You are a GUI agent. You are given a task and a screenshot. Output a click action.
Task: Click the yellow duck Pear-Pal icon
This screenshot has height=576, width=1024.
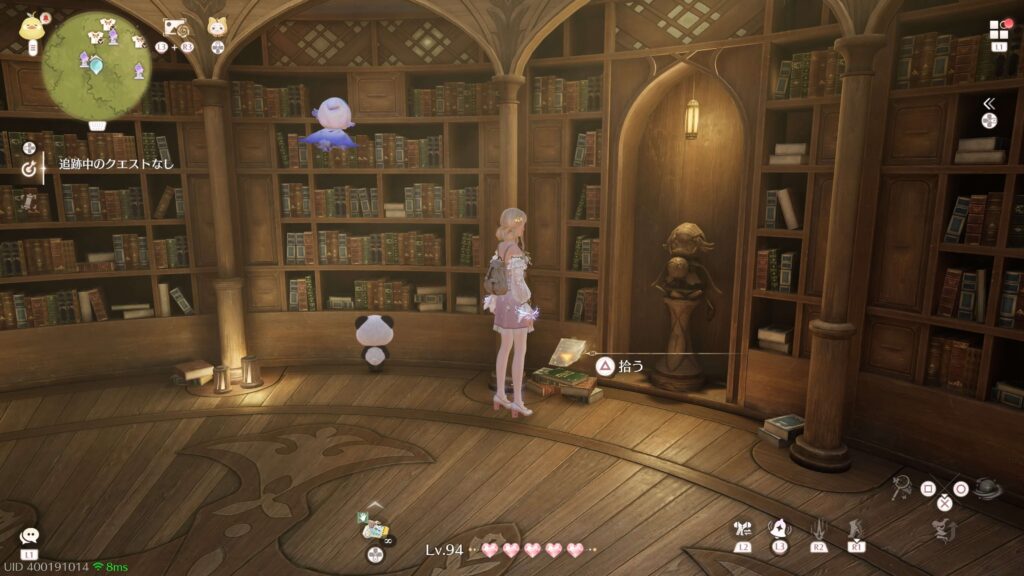(32, 25)
